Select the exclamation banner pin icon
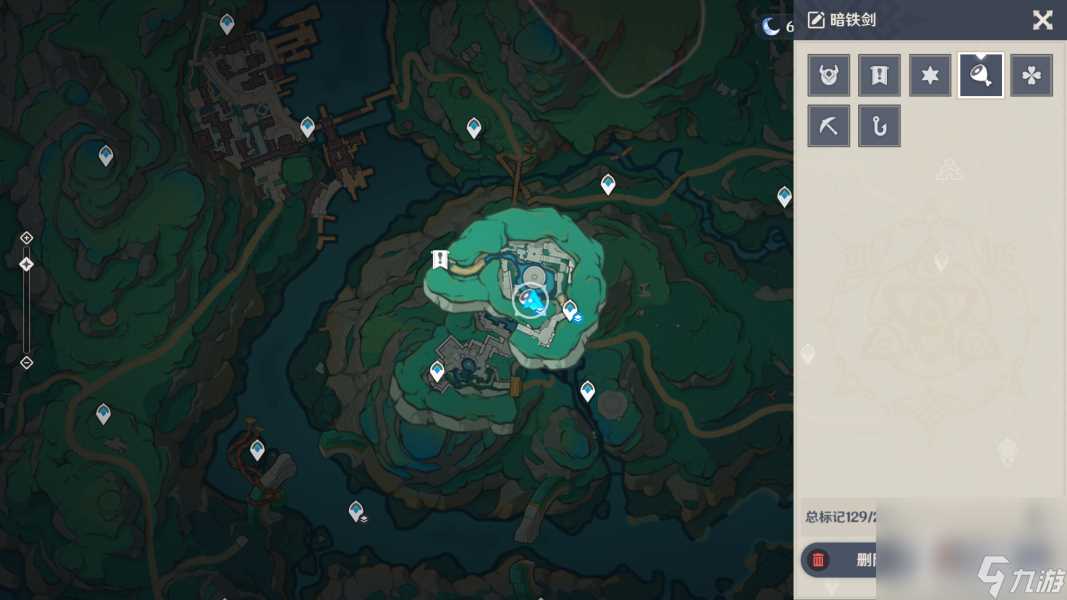This screenshot has width=1067, height=600. (x=879, y=75)
